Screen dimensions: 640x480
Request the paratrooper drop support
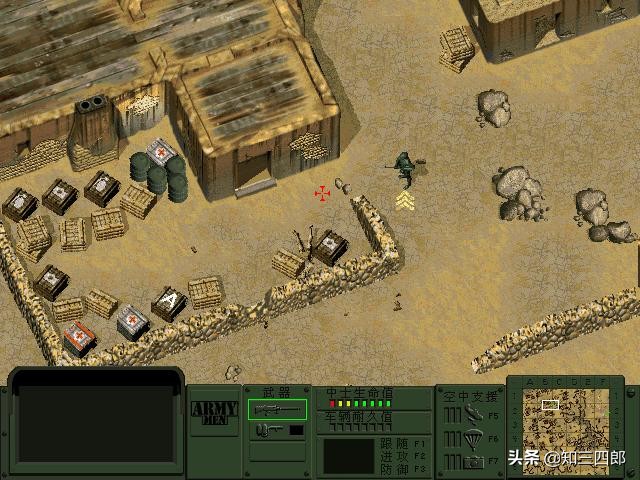point(469,438)
